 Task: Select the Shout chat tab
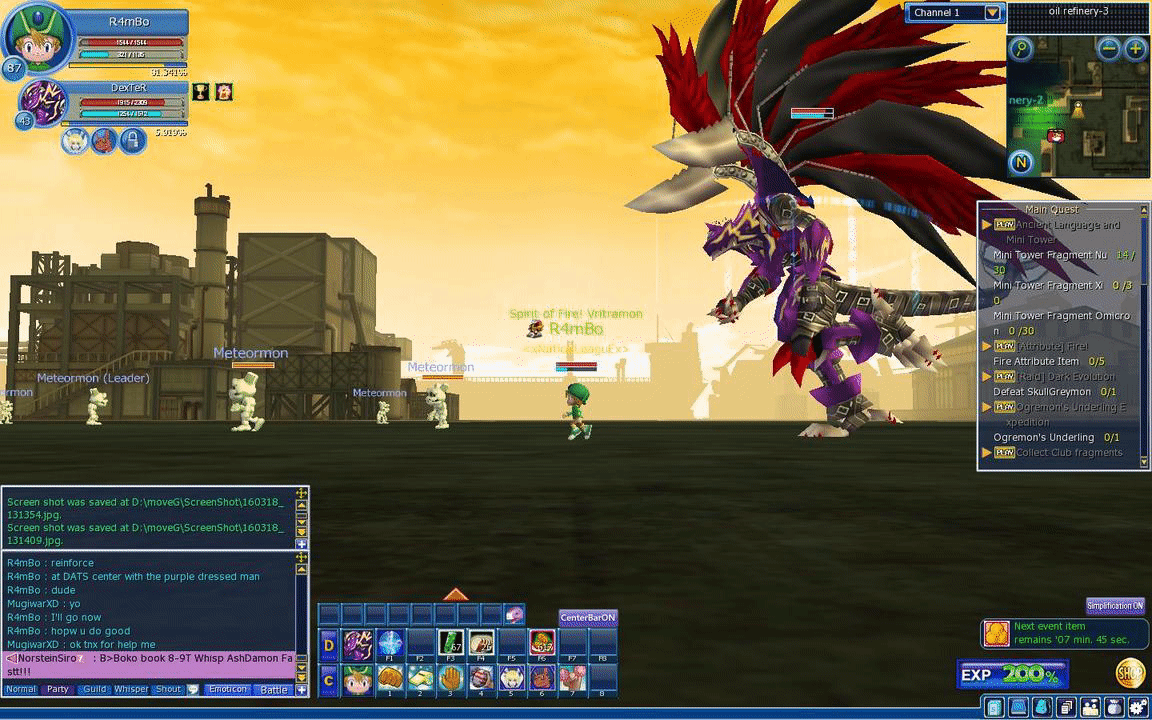pos(169,689)
